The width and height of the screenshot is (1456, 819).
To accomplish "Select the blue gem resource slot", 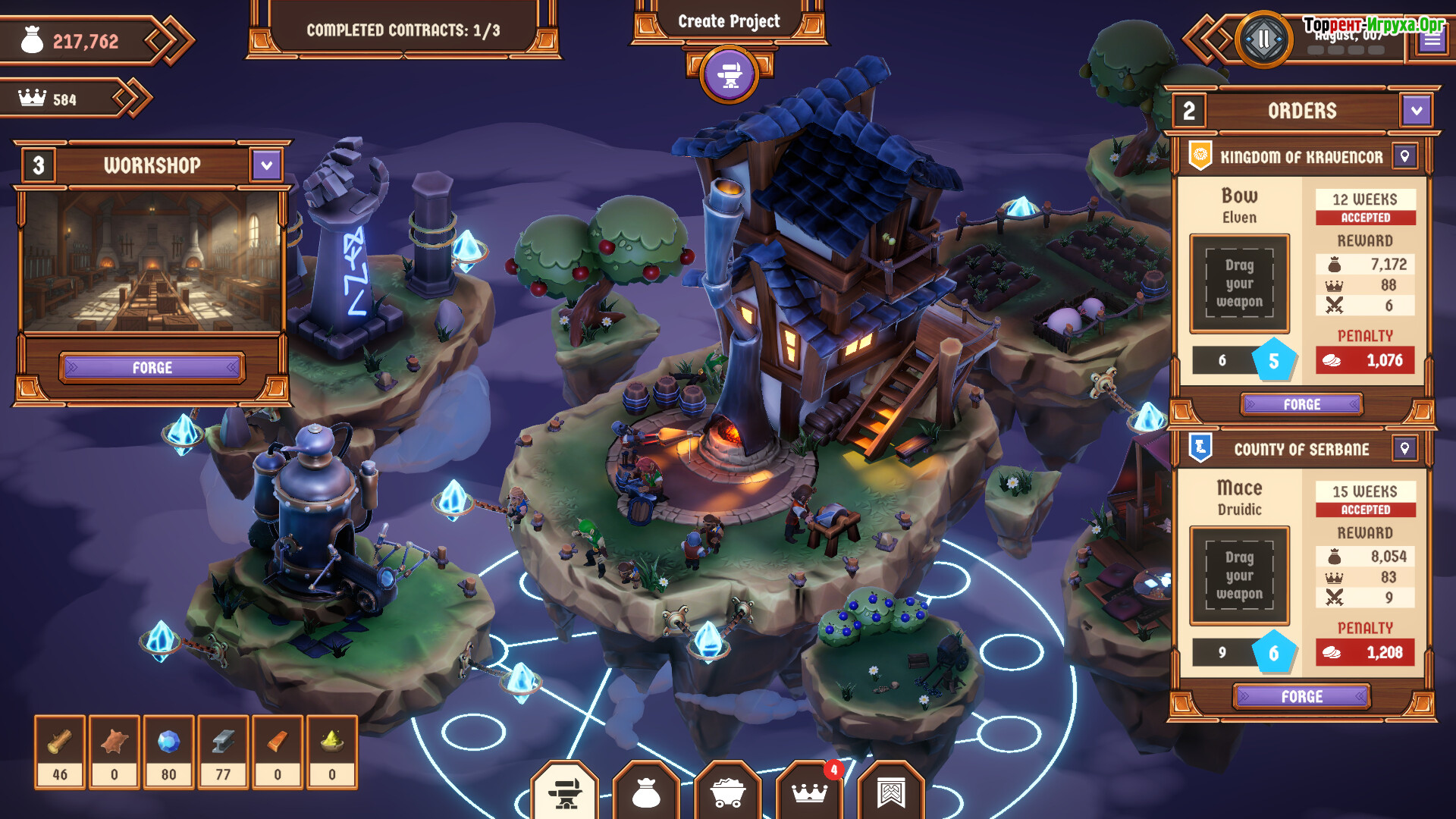I will click(168, 752).
